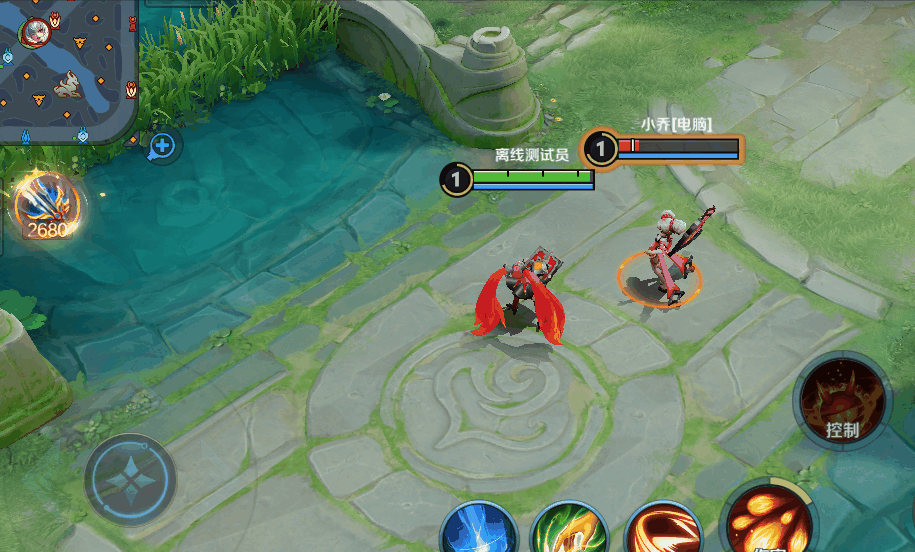Tap the movement joystick pad

130,481
